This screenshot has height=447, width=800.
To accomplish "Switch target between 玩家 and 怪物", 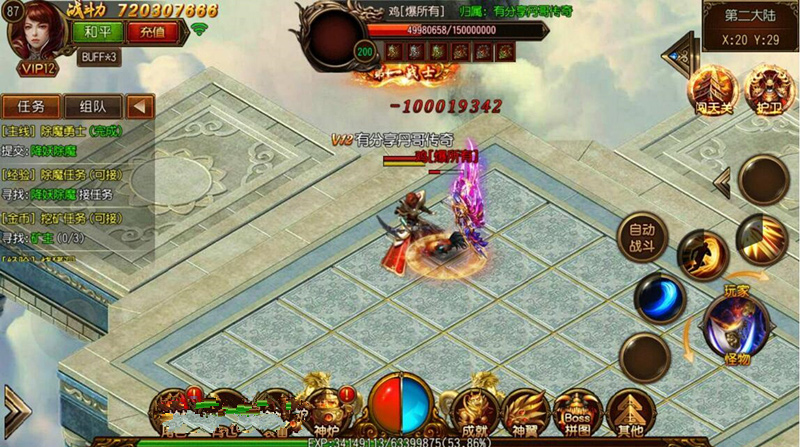I will point(737,323).
